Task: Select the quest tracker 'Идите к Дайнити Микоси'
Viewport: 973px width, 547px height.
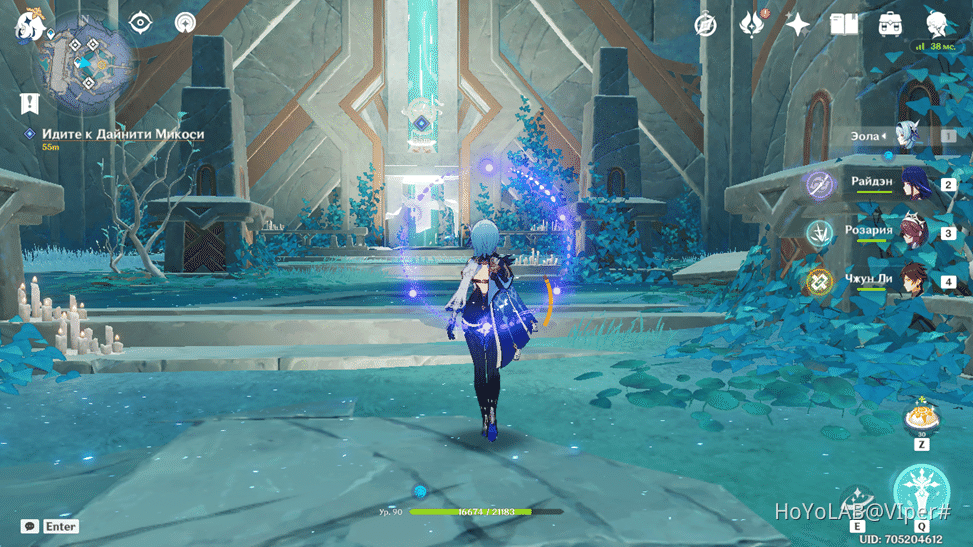Action: click(123, 134)
